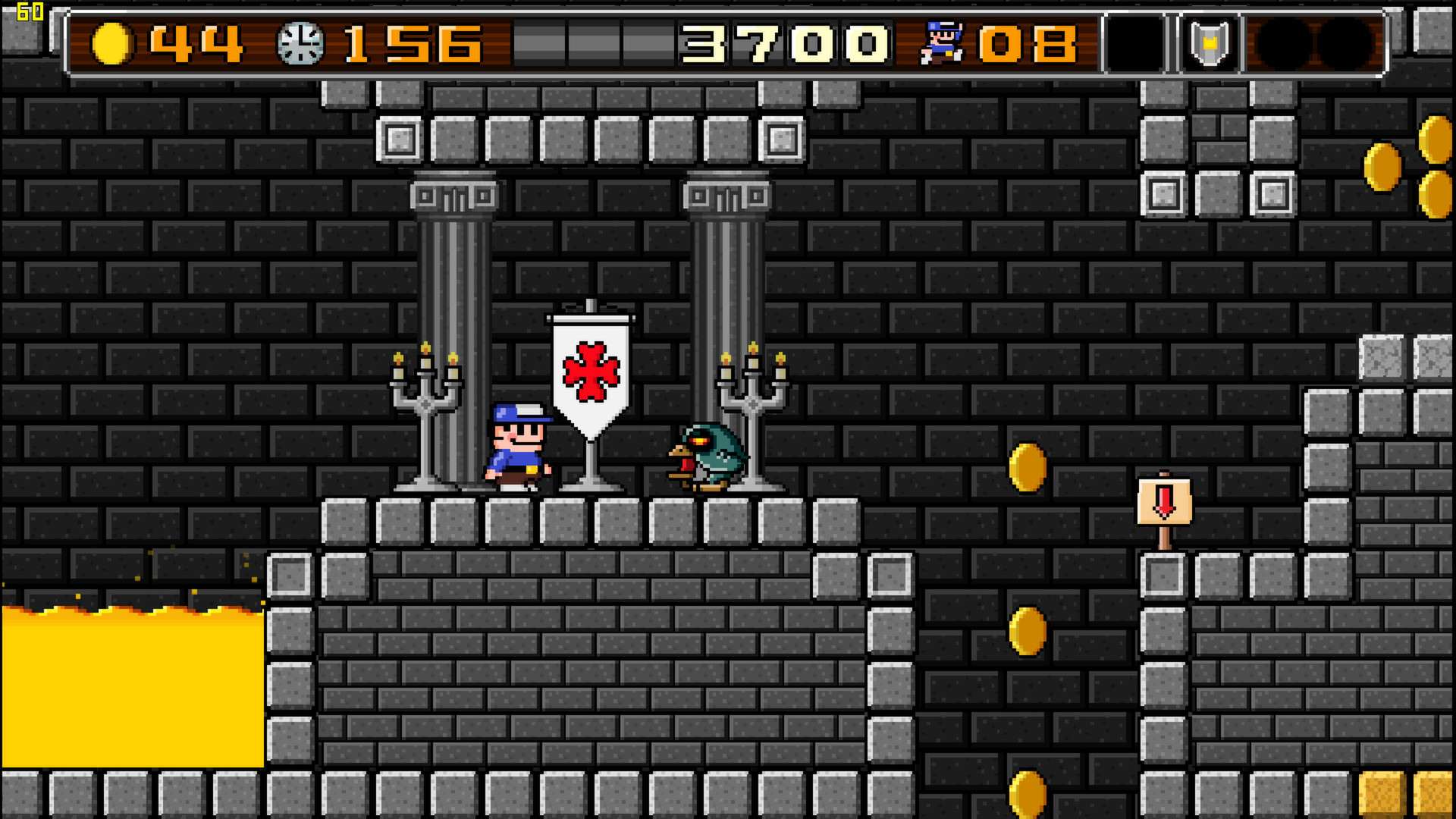This screenshot has height=819, width=1456.
Task: Select the clock timer icon
Action: tap(300, 42)
